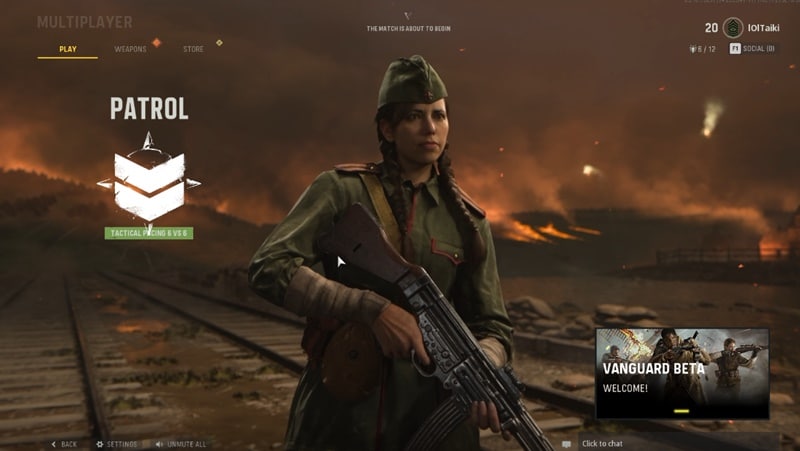View lolTaiki player rank emblem

tap(733, 28)
